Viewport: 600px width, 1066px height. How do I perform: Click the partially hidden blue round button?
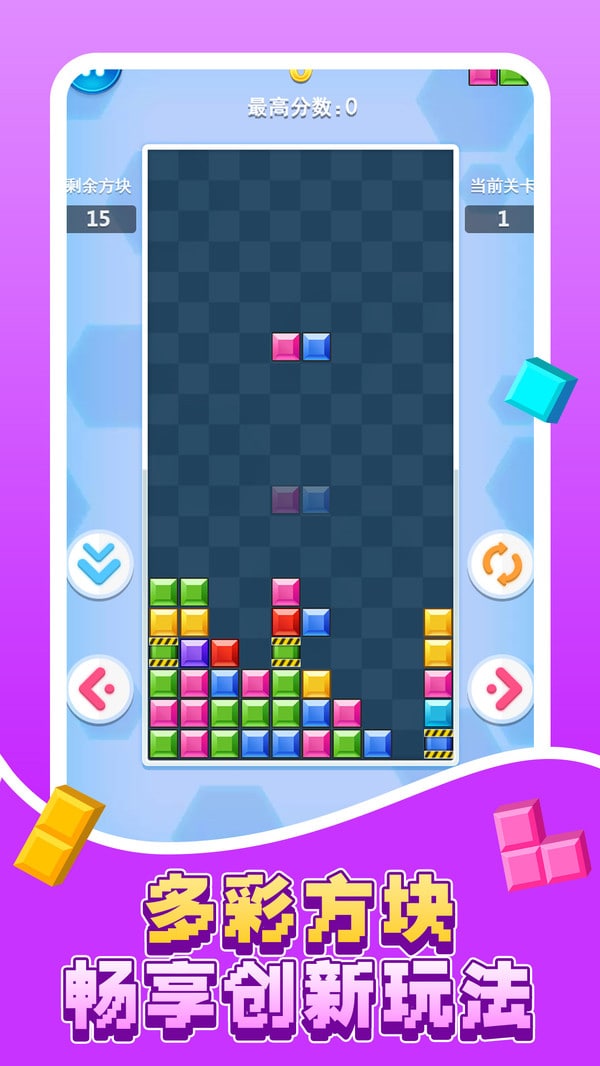pos(95,76)
